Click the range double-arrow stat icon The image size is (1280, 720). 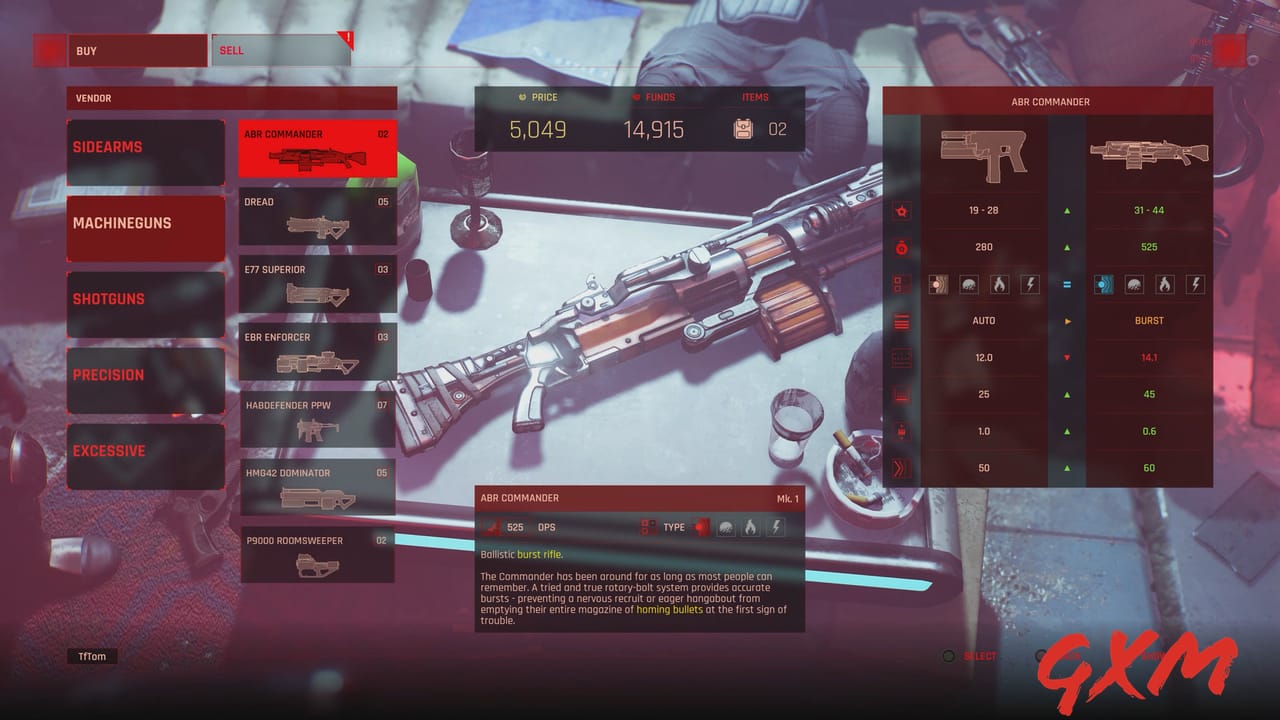(899, 468)
